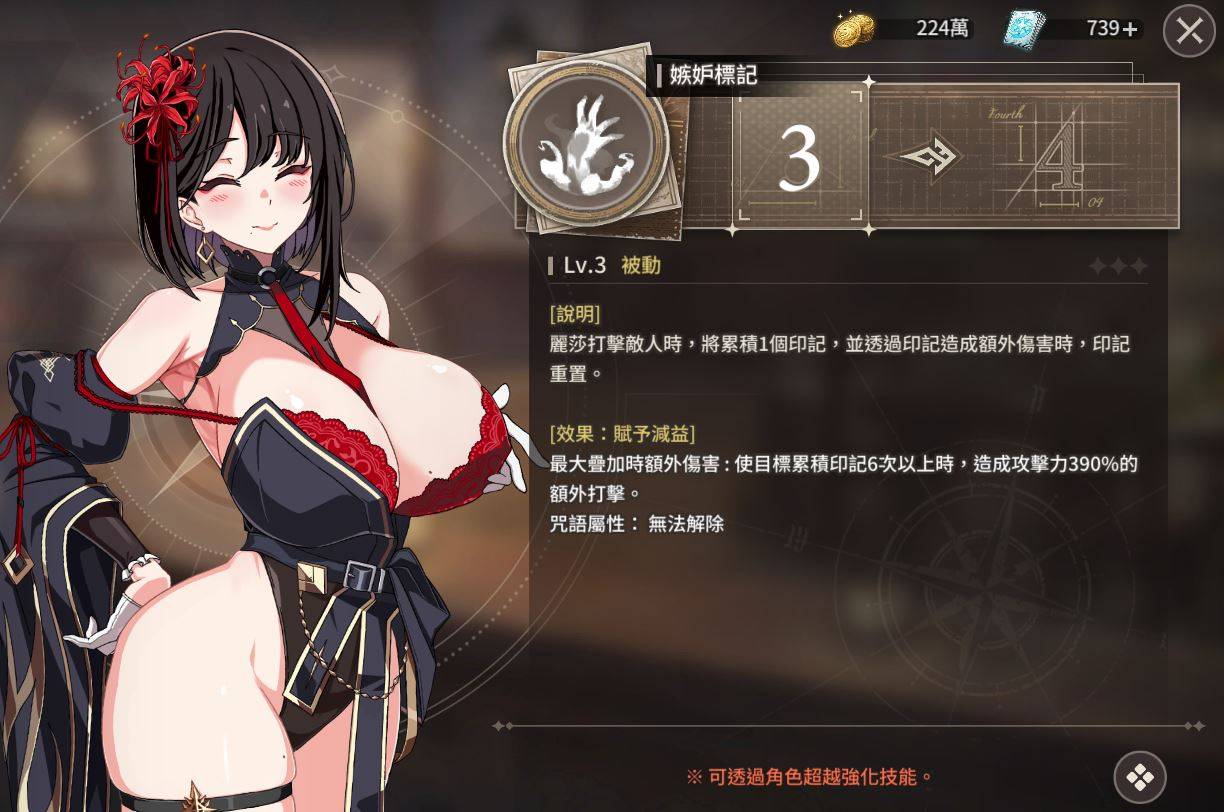The image size is (1224, 812).
Task: Open the four-diamond round menu button
Action: point(1140,777)
